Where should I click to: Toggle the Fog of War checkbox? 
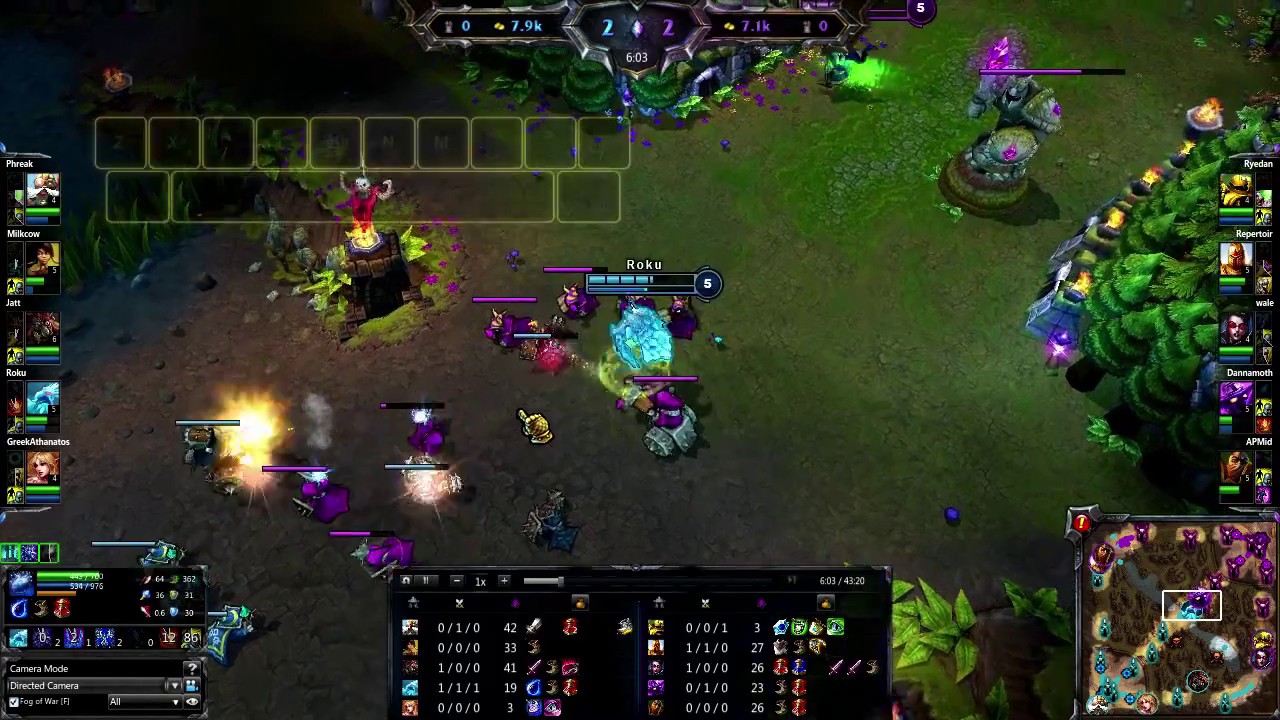14,702
